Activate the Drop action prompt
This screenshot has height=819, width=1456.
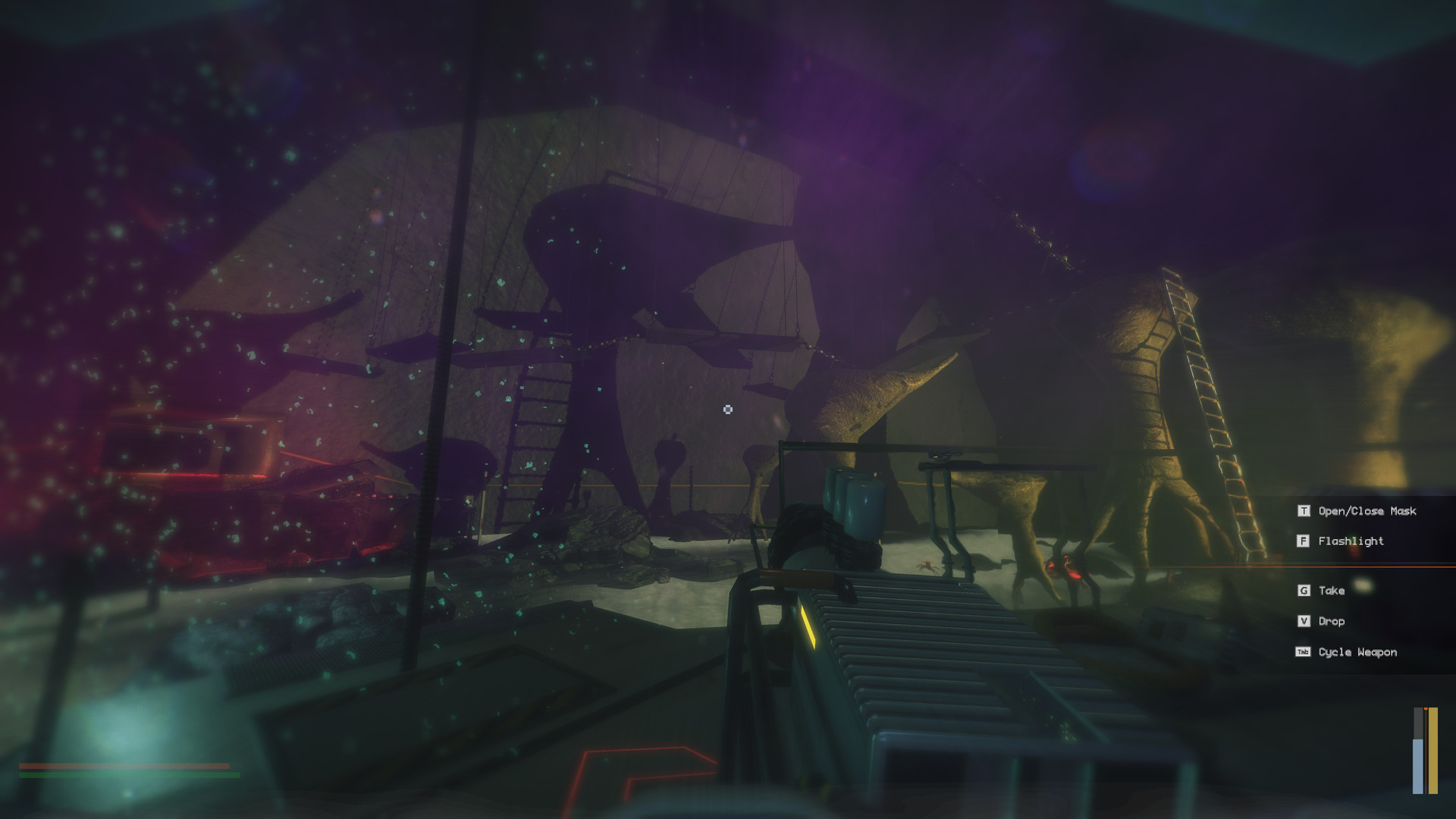click(1331, 621)
